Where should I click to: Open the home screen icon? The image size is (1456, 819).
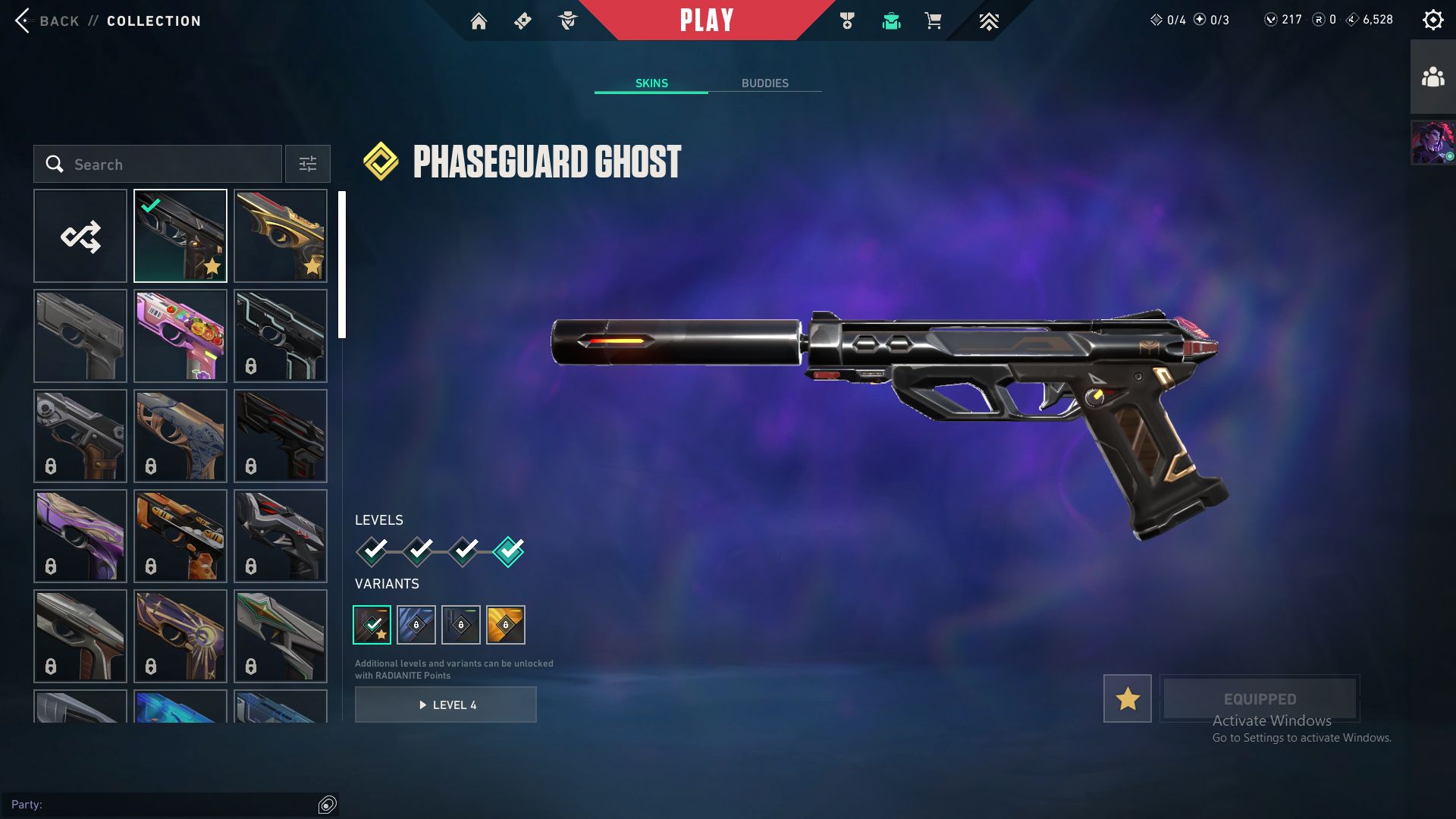(479, 21)
